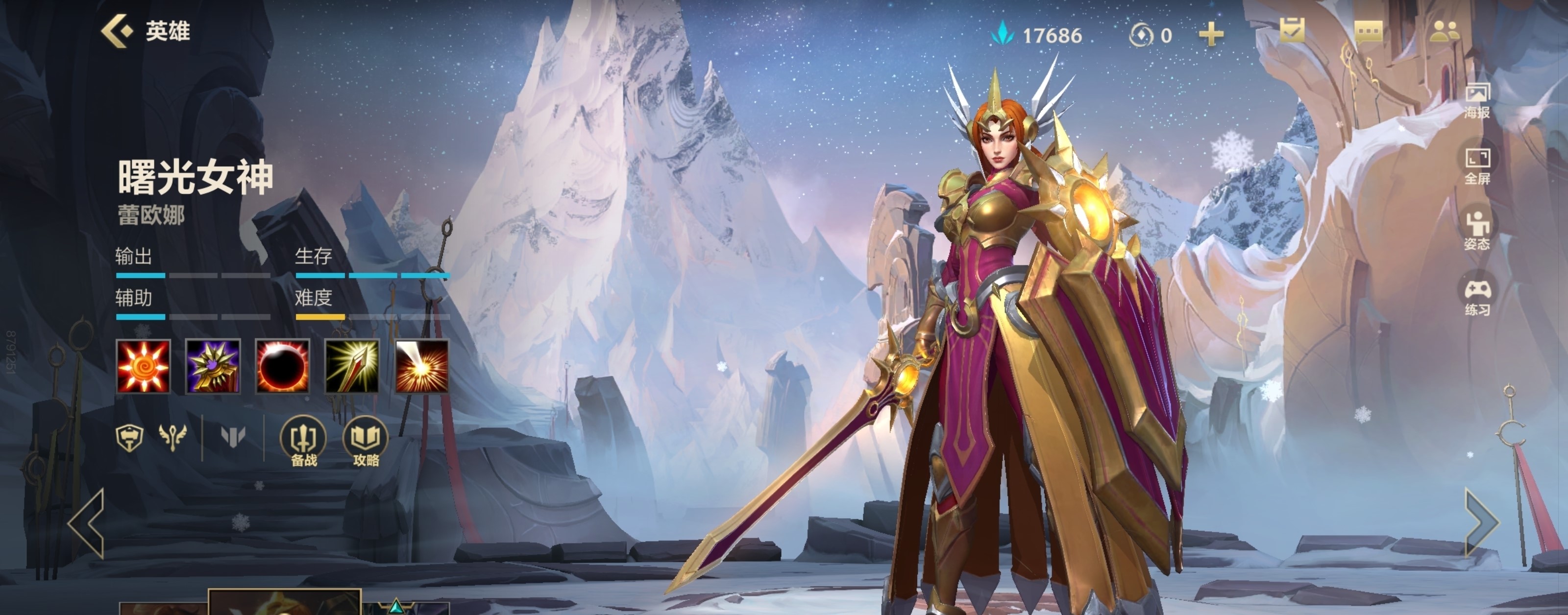Show the previous hero with left arrow
The height and width of the screenshot is (615, 1568).
(x=88, y=523)
